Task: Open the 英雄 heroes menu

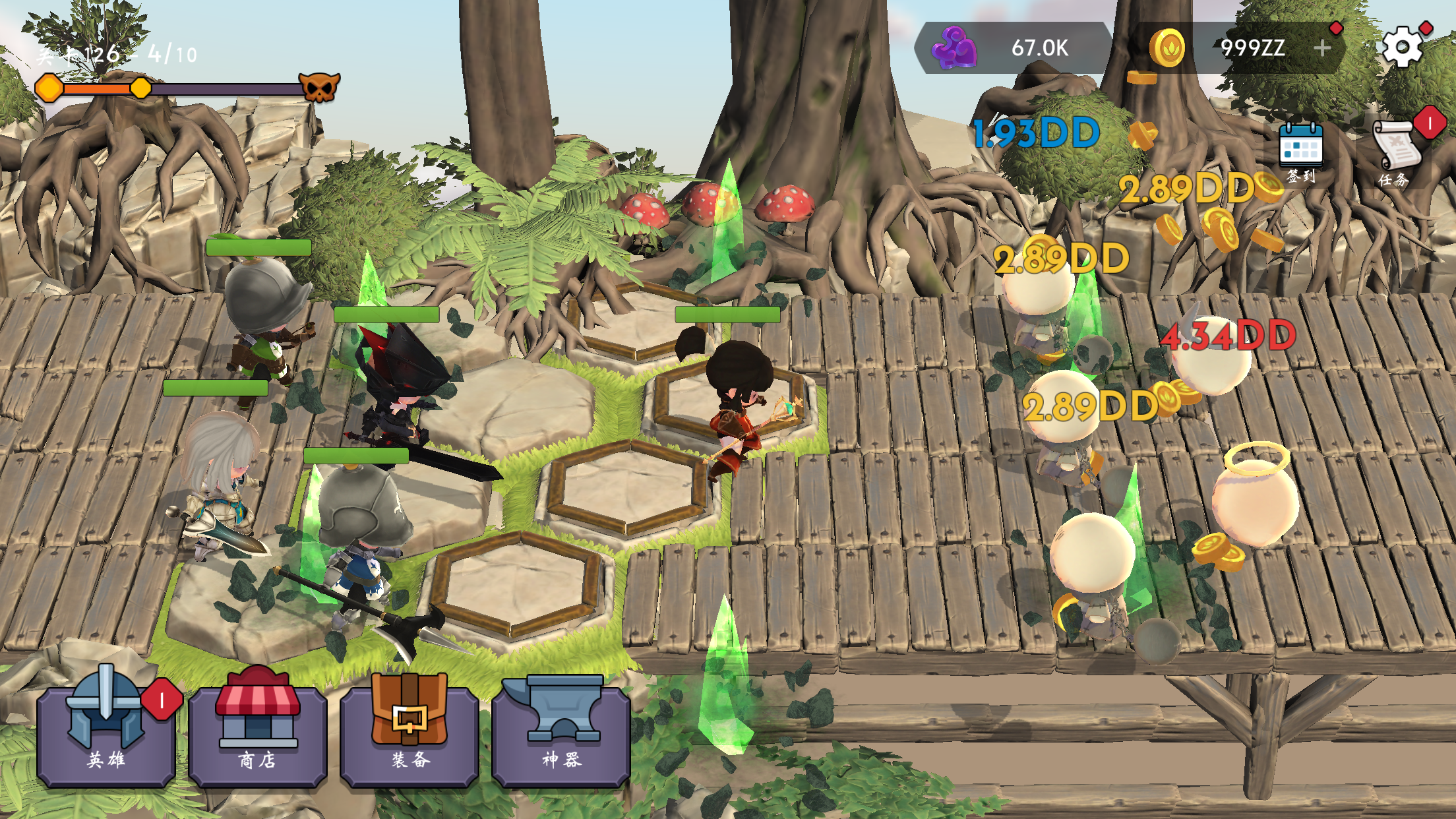Action: click(106, 731)
